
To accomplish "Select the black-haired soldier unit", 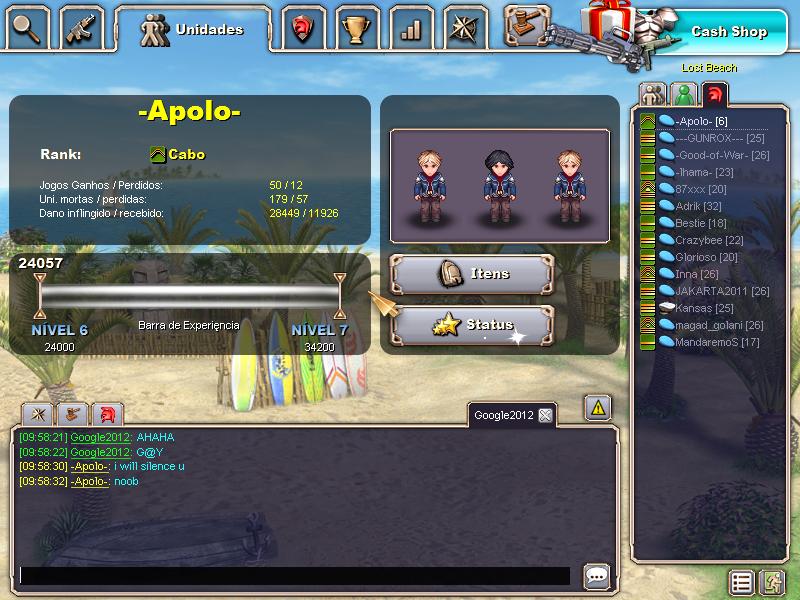I will coord(498,185).
